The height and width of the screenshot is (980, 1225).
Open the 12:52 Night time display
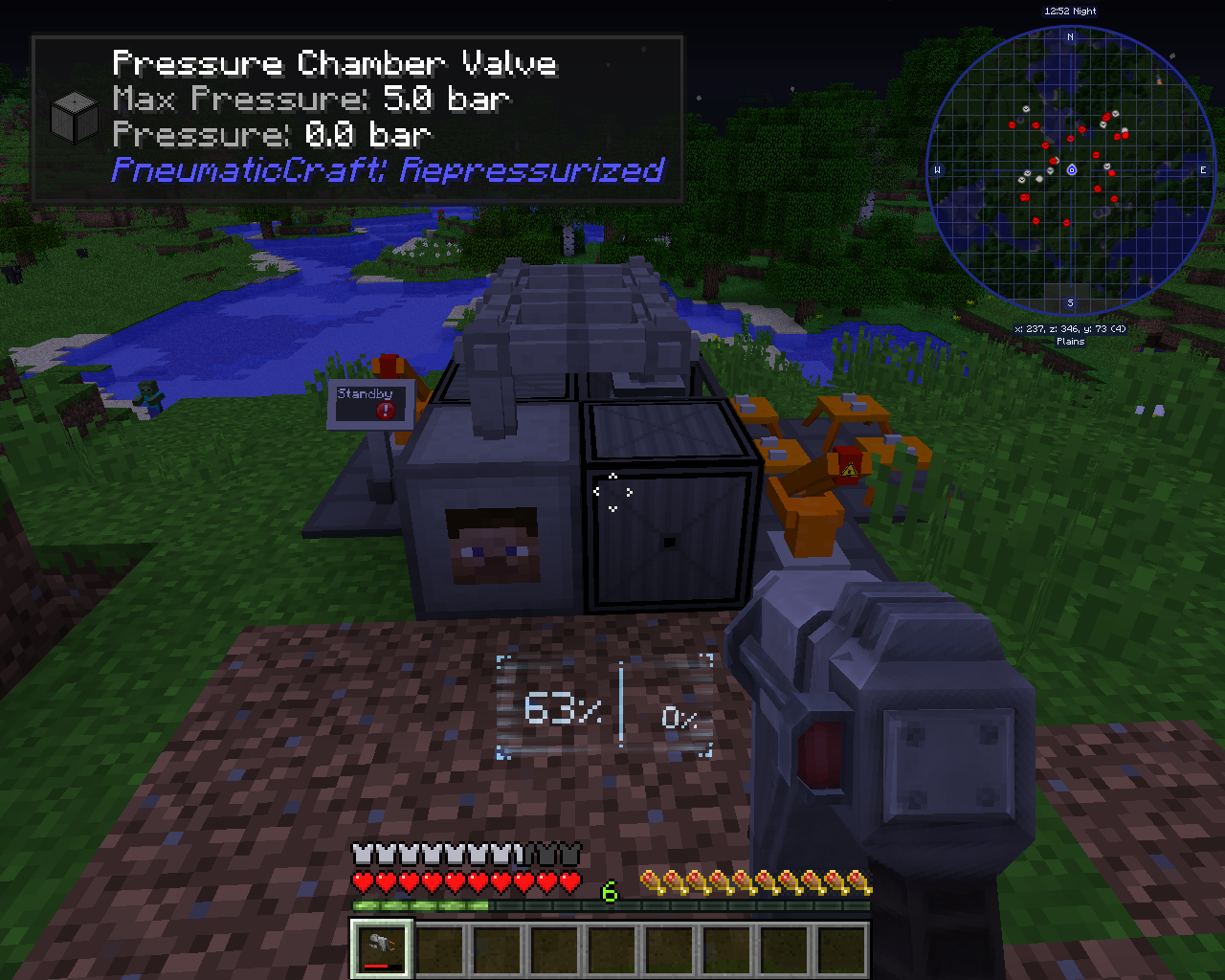click(x=1070, y=11)
